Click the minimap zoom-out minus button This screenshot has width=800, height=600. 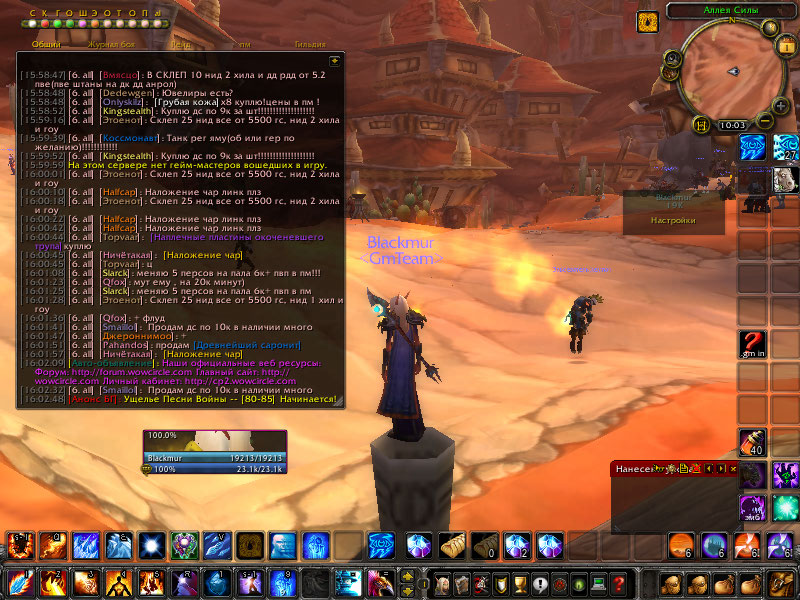coord(766,120)
